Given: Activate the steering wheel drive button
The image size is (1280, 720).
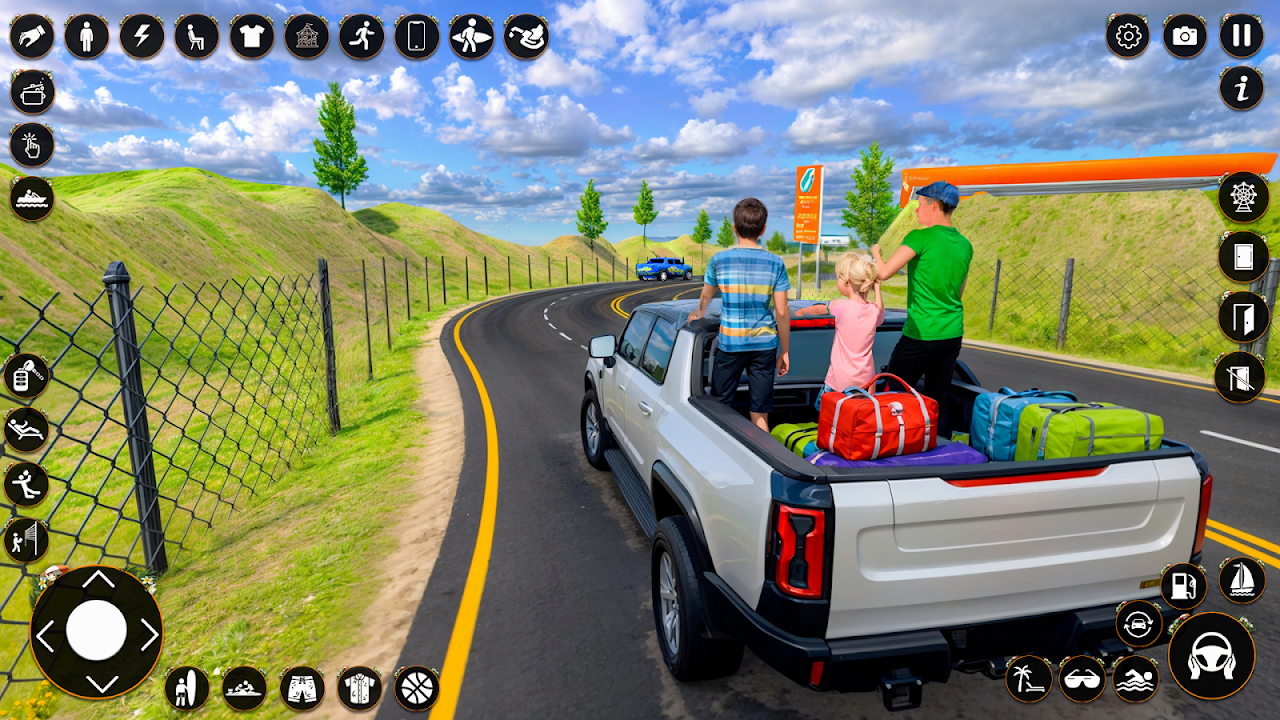Looking at the screenshot, I should point(1211,655).
